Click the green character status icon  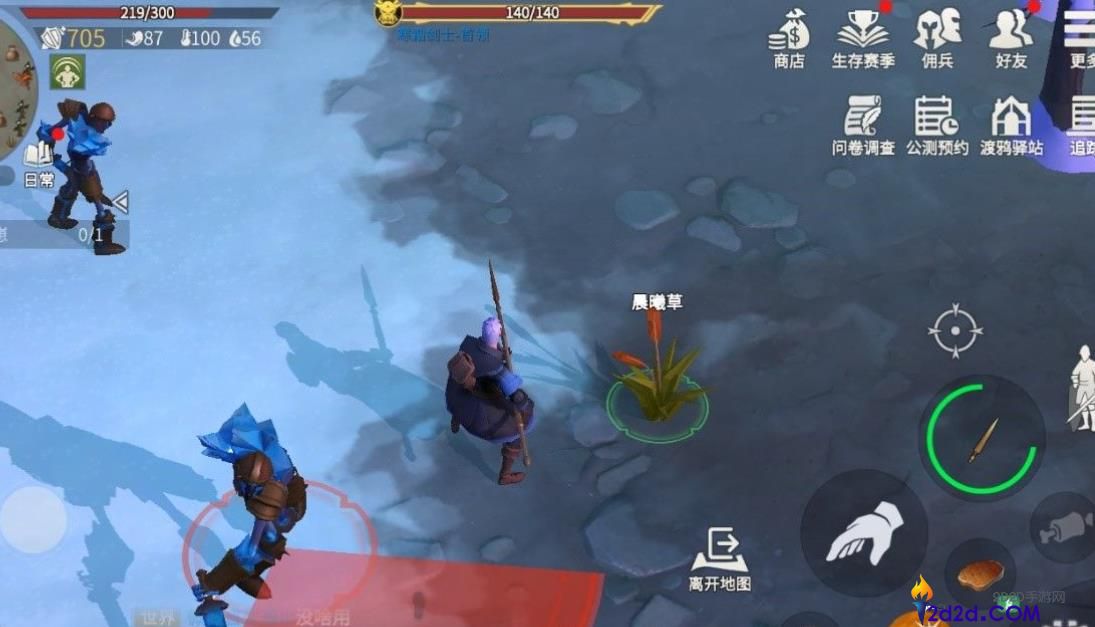coord(67,72)
